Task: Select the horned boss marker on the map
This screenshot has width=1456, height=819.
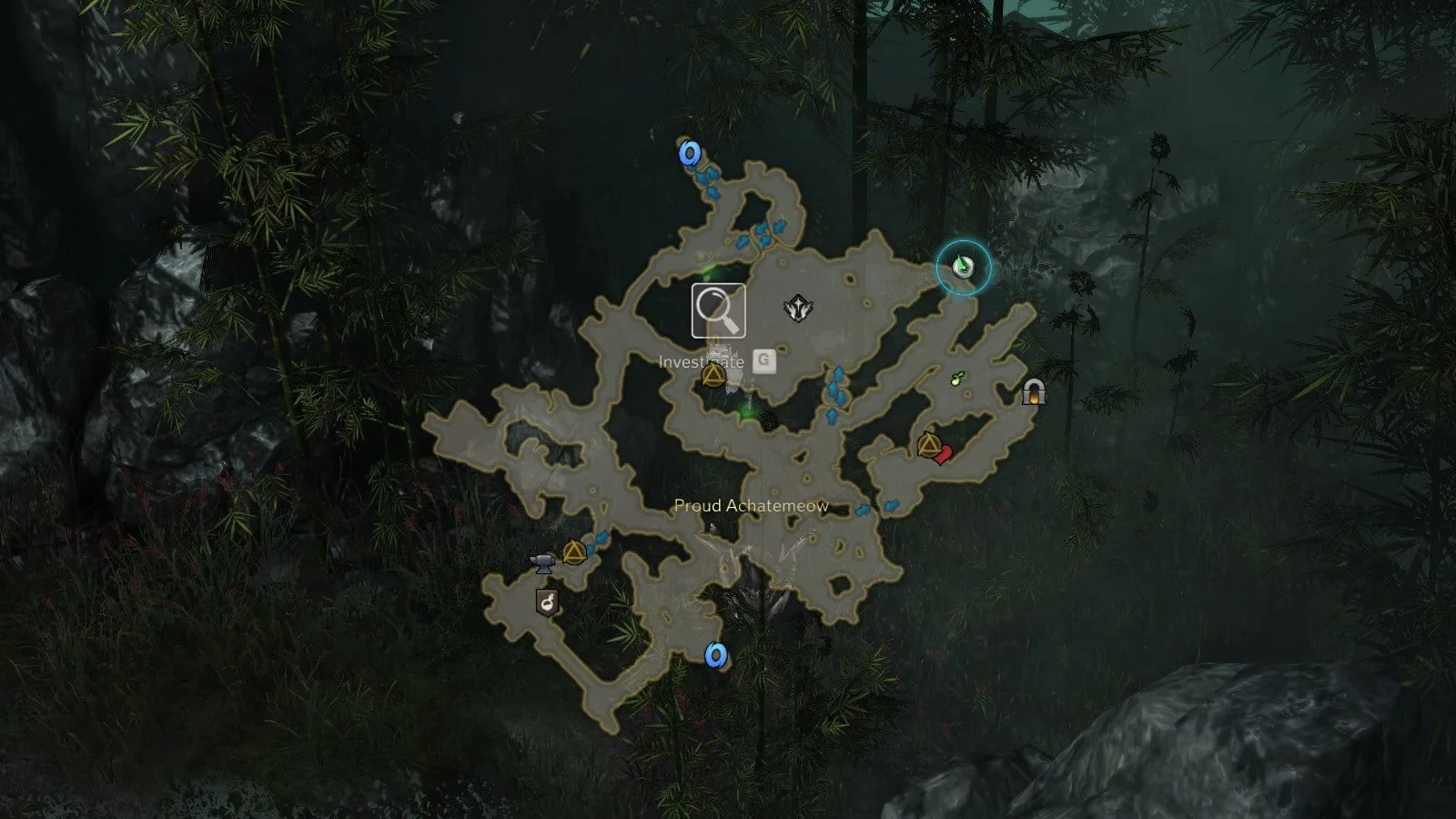Action: [798, 308]
